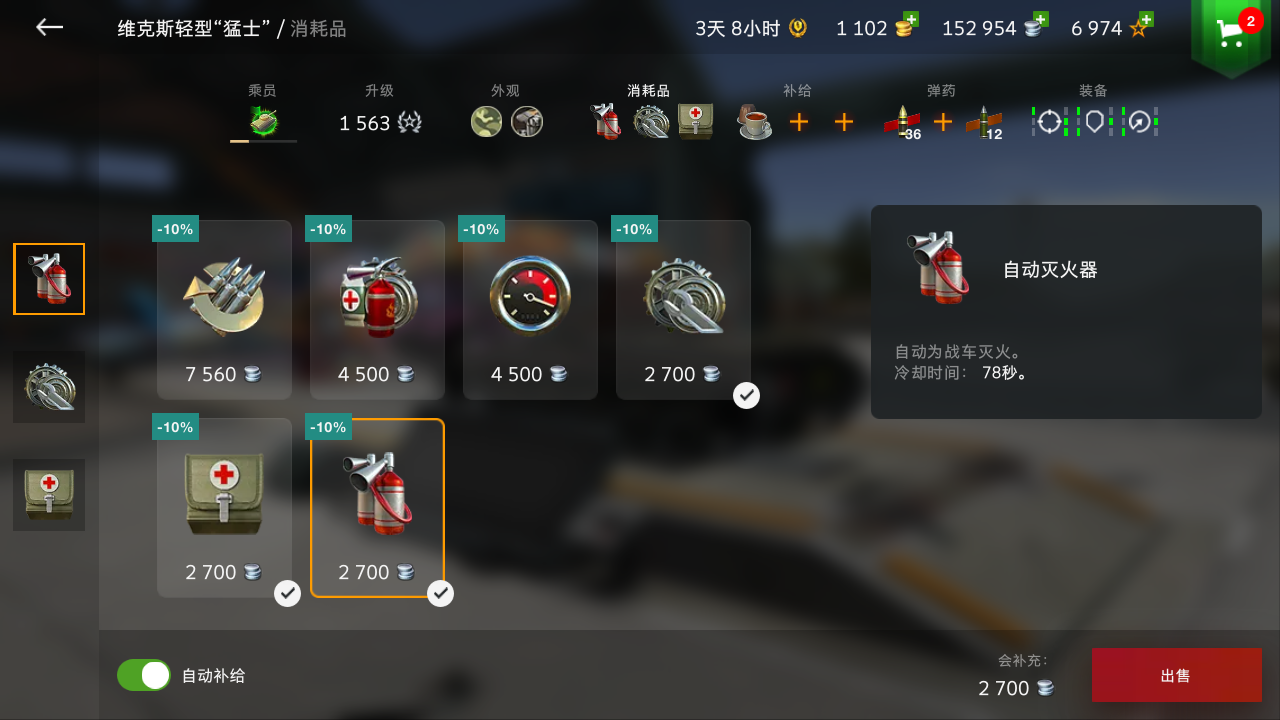Select the camouflage icon under 外观
This screenshot has width=1280, height=720.
(x=486, y=121)
